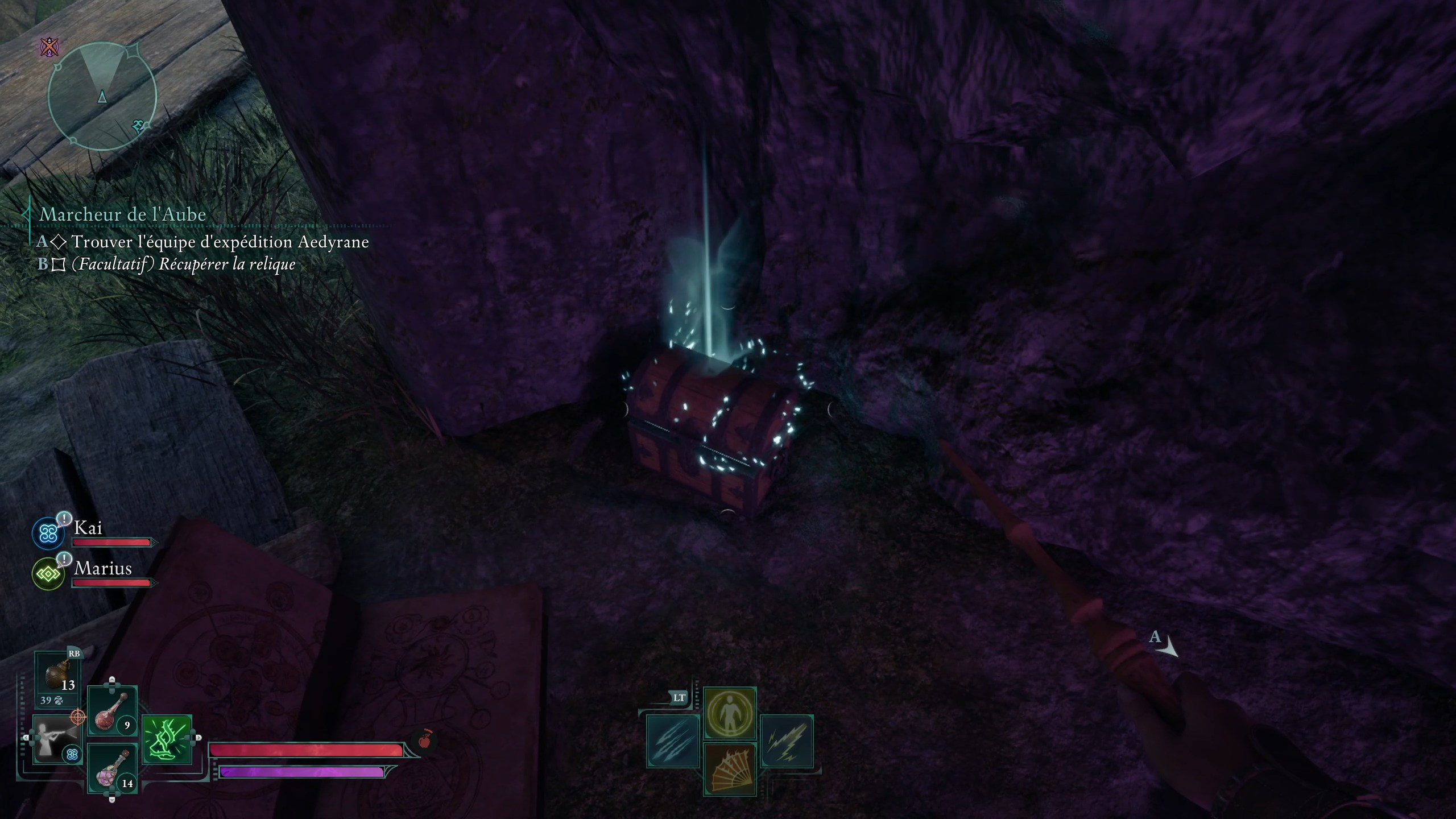Image resolution: width=1456 pixels, height=819 pixels.
Task: Click the objective Trouver l'équipe d'expédition Aedyrane
Action: (220, 242)
